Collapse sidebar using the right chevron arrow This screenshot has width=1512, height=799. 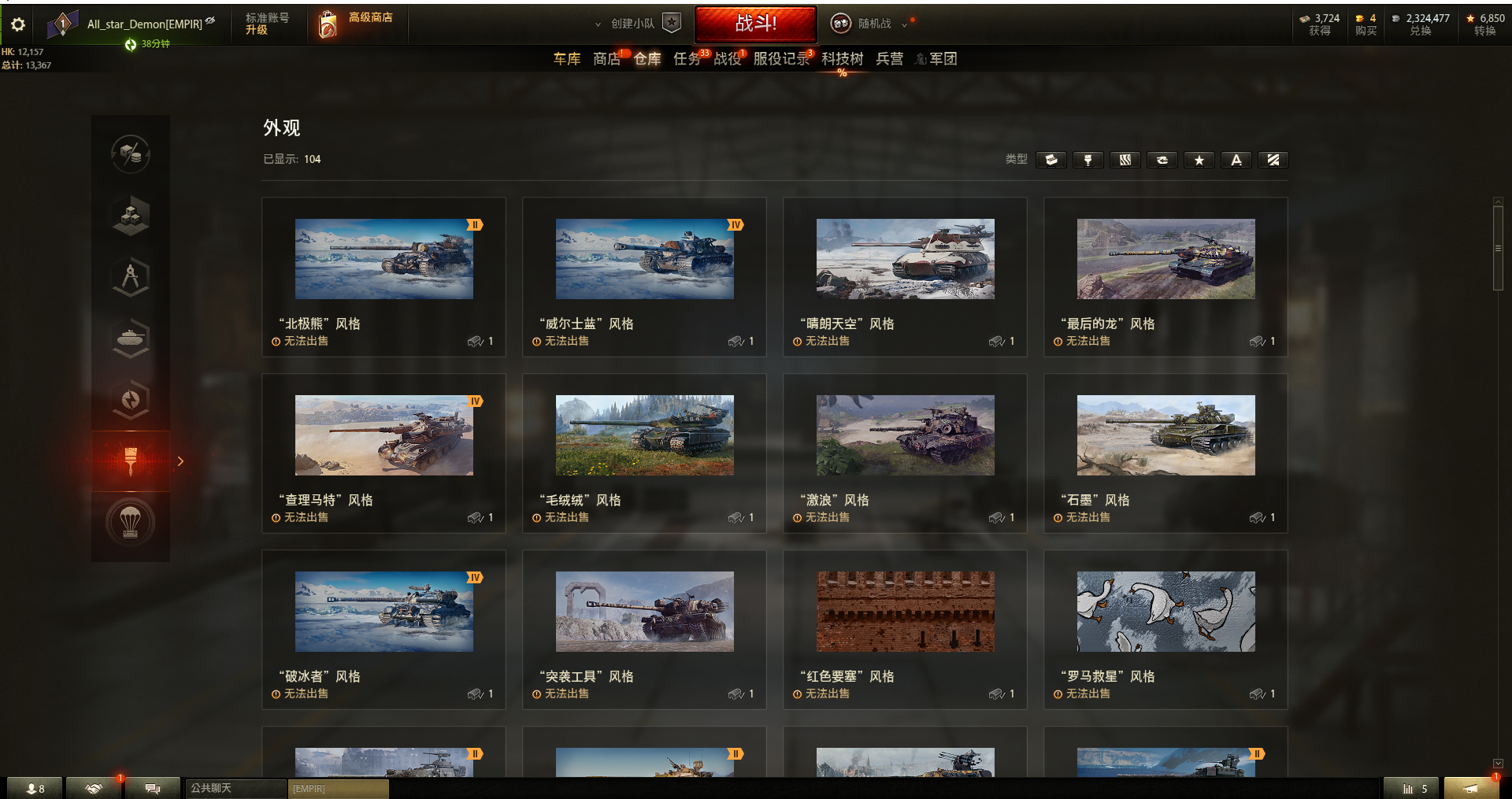pos(180,461)
